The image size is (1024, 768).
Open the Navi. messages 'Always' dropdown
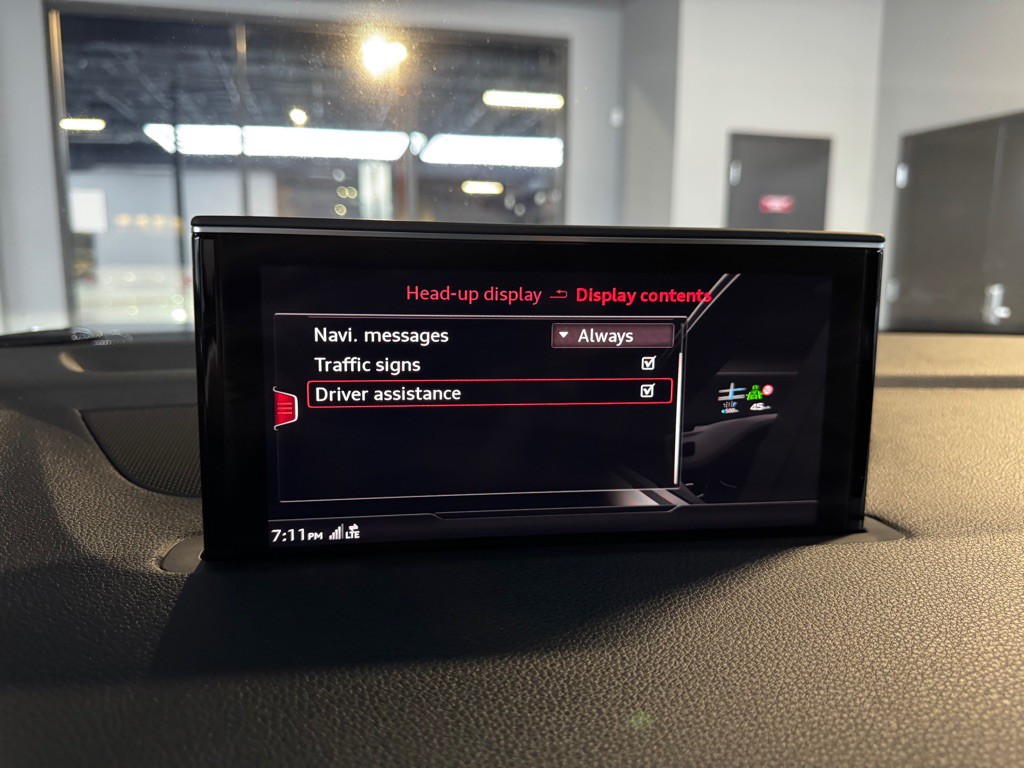point(611,336)
